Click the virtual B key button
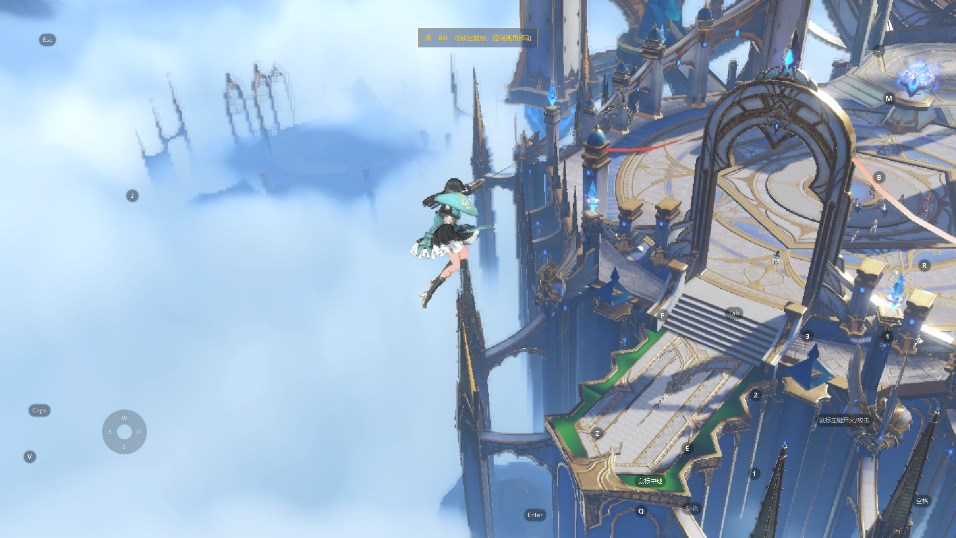 coord(879,177)
